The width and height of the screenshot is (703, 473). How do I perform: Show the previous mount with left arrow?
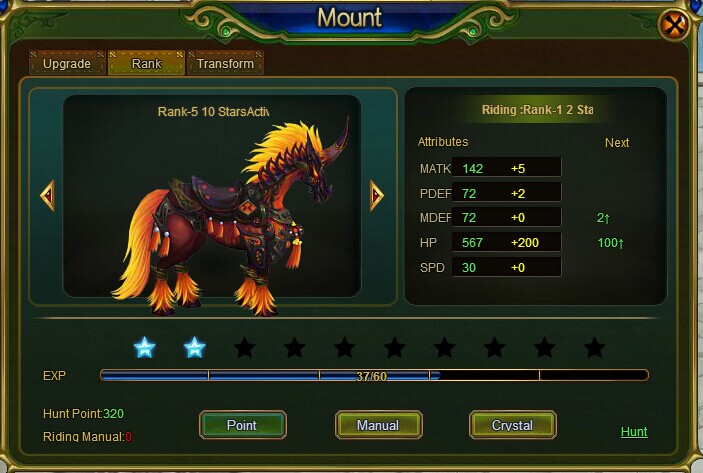(x=47, y=195)
